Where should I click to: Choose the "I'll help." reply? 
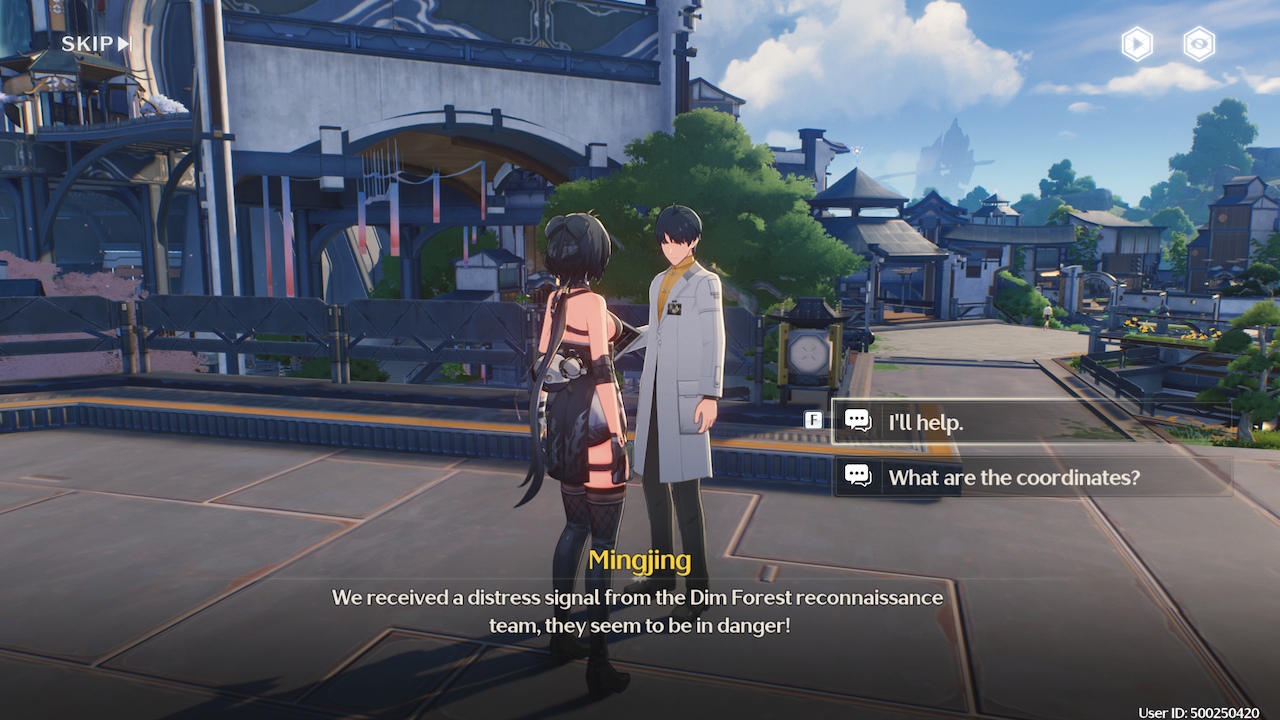pyautogui.click(x=1030, y=422)
